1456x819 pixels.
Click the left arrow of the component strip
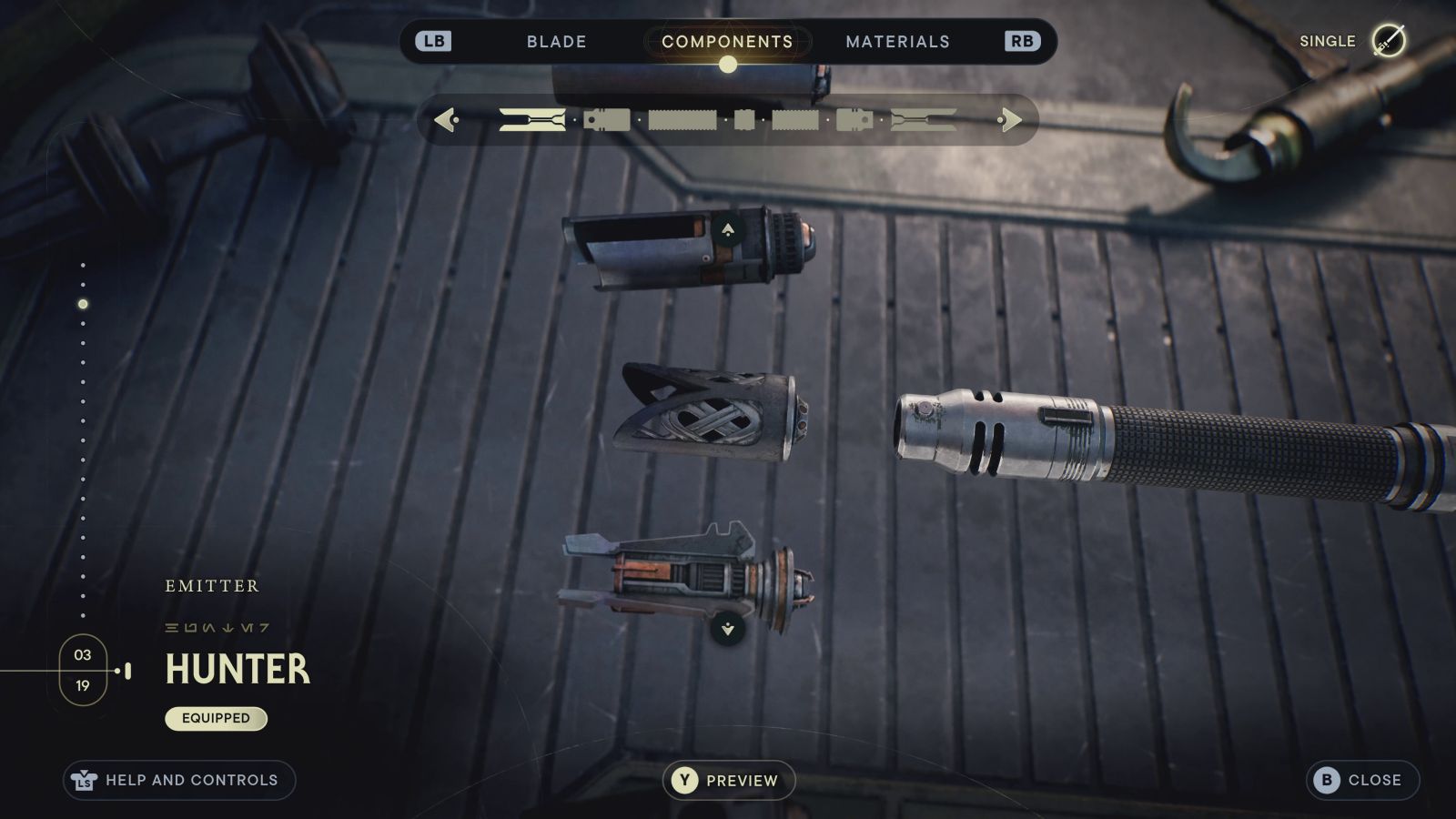pos(445,119)
